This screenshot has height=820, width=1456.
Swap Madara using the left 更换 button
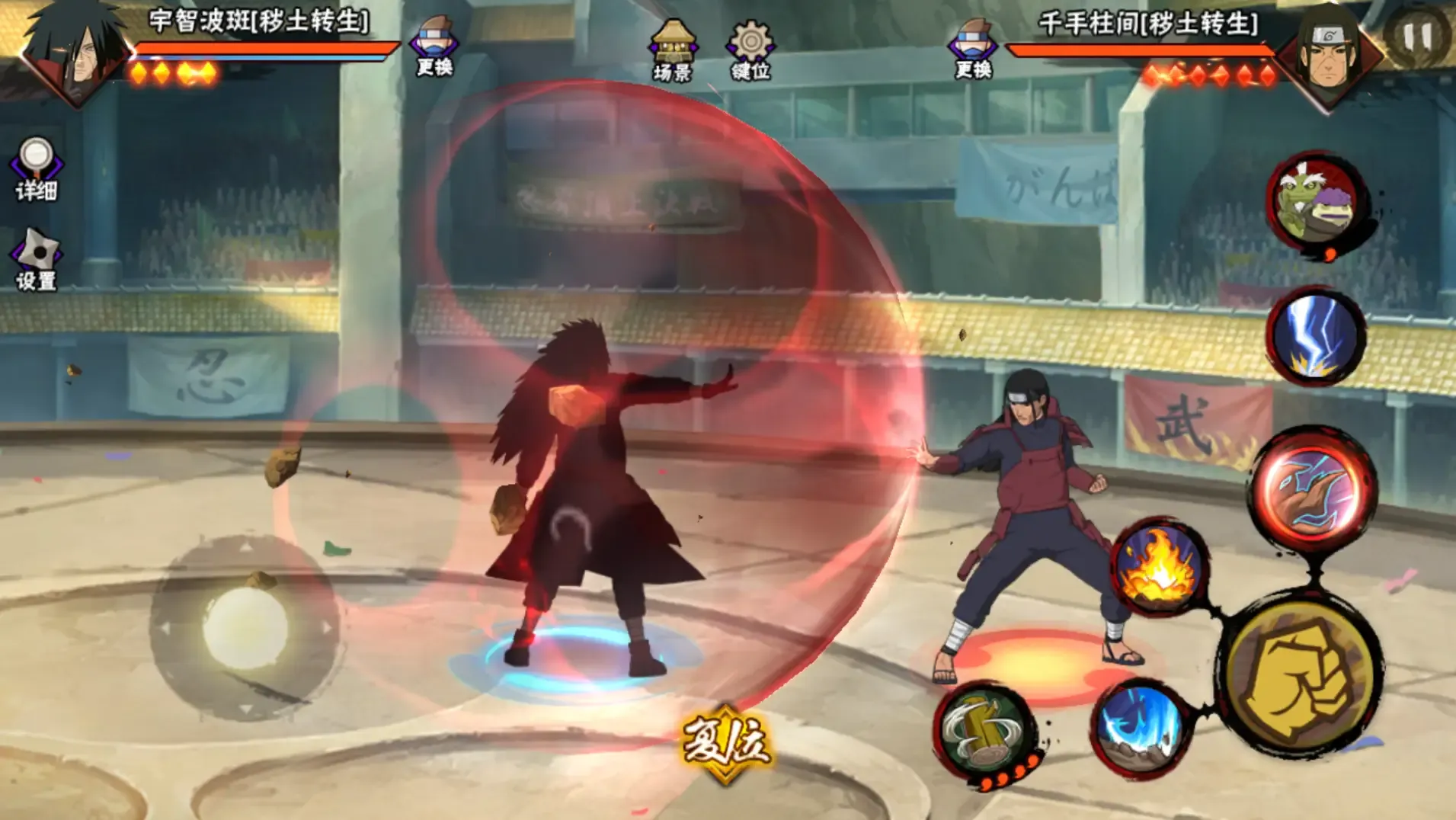click(x=434, y=46)
